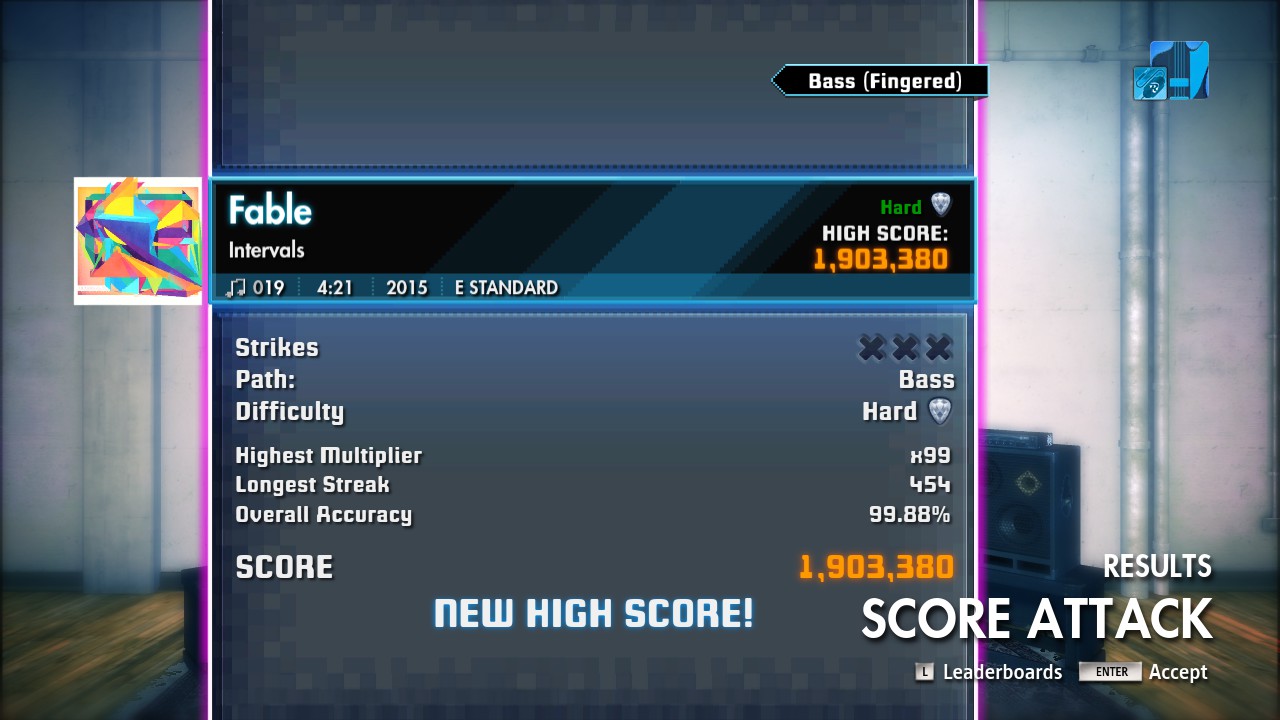Select the SCORE ATTACK mode label
The width and height of the screenshot is (1280, 720).
pyautogui.click(x=1035, y=620)
